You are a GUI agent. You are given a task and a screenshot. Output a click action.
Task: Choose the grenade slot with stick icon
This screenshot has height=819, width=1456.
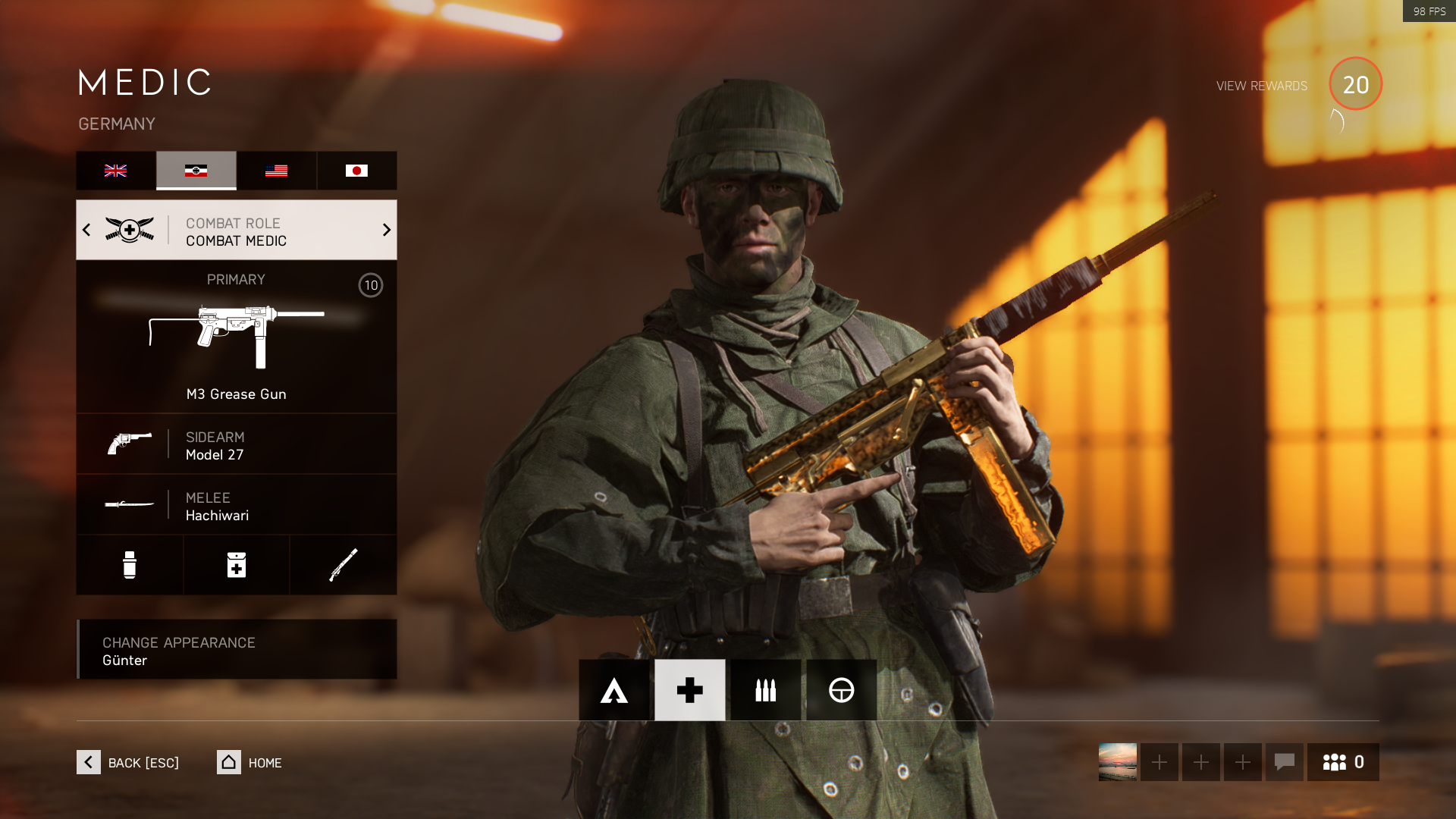coord(343,565)
